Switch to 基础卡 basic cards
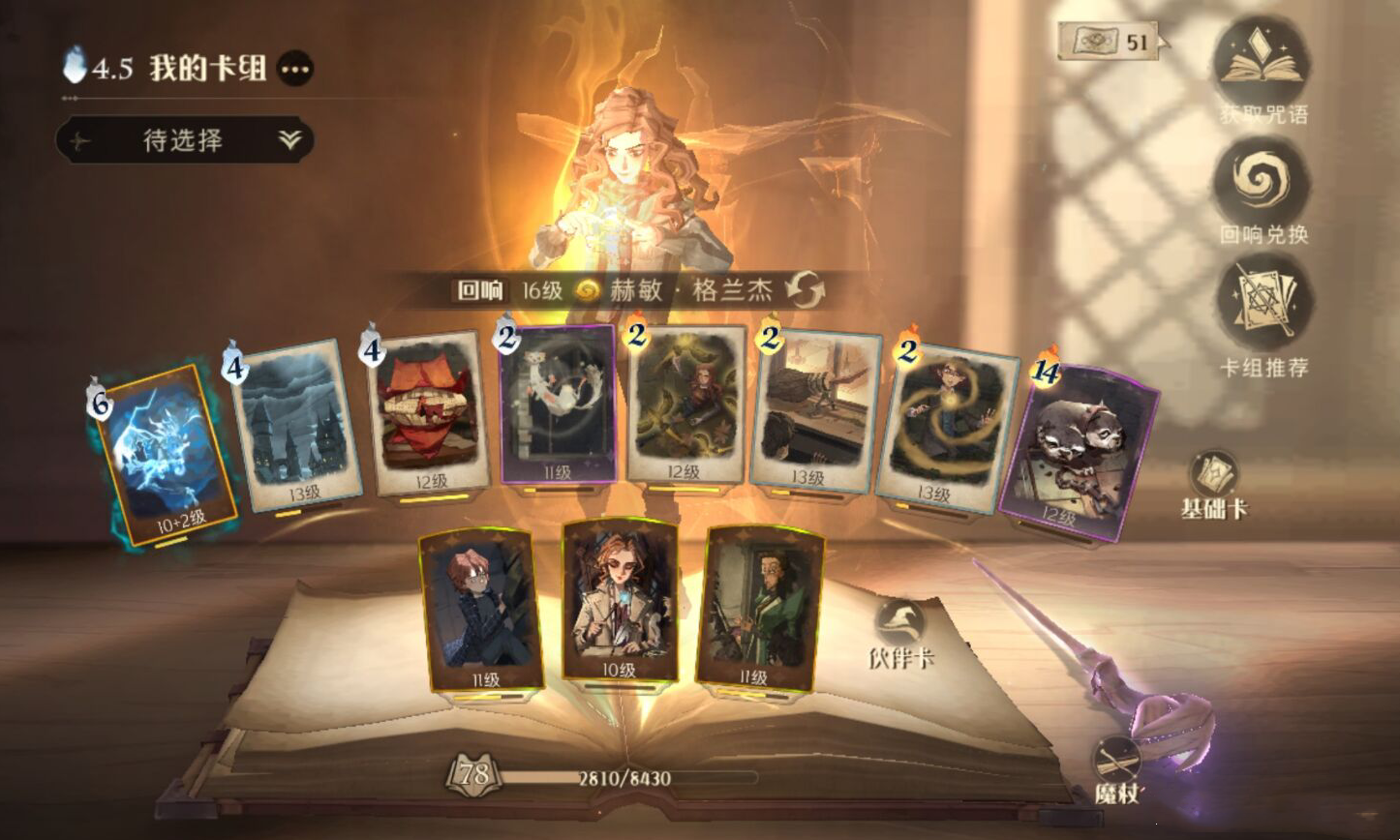The image size is (1400, 840). [x=1214, y=483]
